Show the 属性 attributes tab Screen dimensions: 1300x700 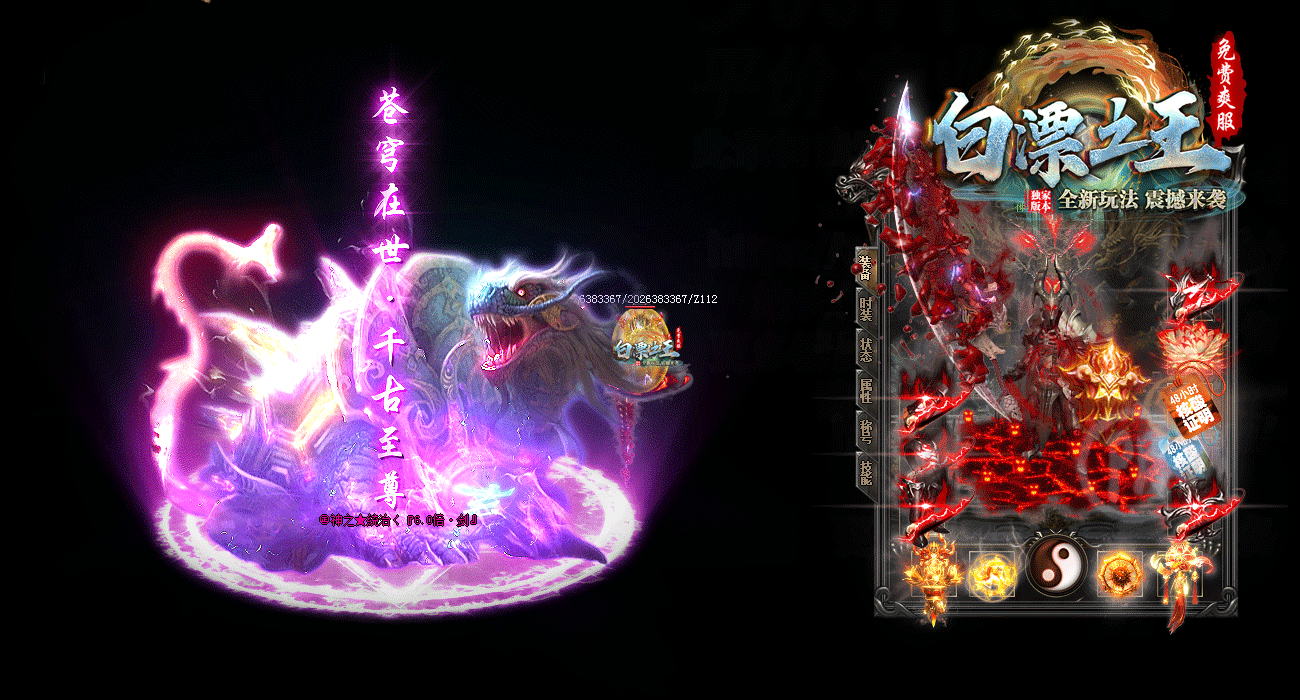click(865, 390)
